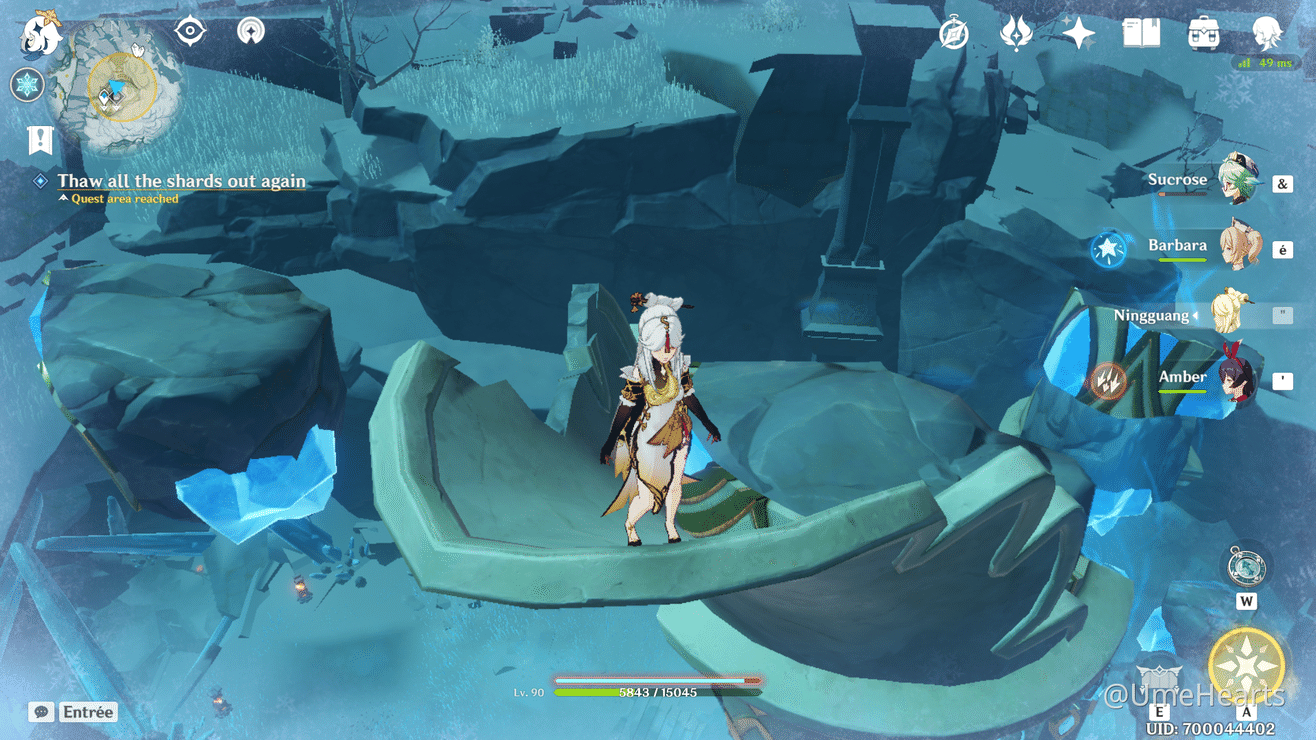Image resolution: width=1316 pixels, height=740 pixels.
Task: Click the snowflake sheer cold icon
Action: (x=28, y=85)
